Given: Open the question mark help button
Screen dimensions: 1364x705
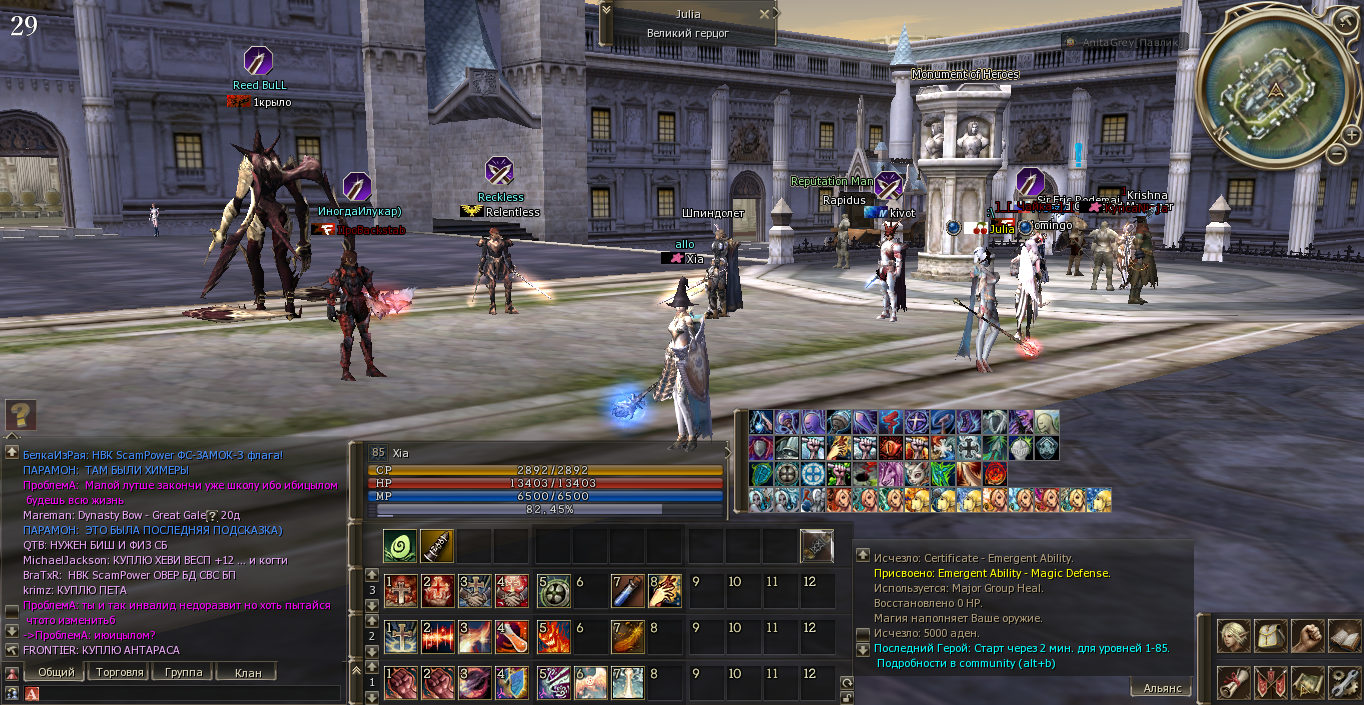Looking at the screenshot, I should (x=21, y=414).
